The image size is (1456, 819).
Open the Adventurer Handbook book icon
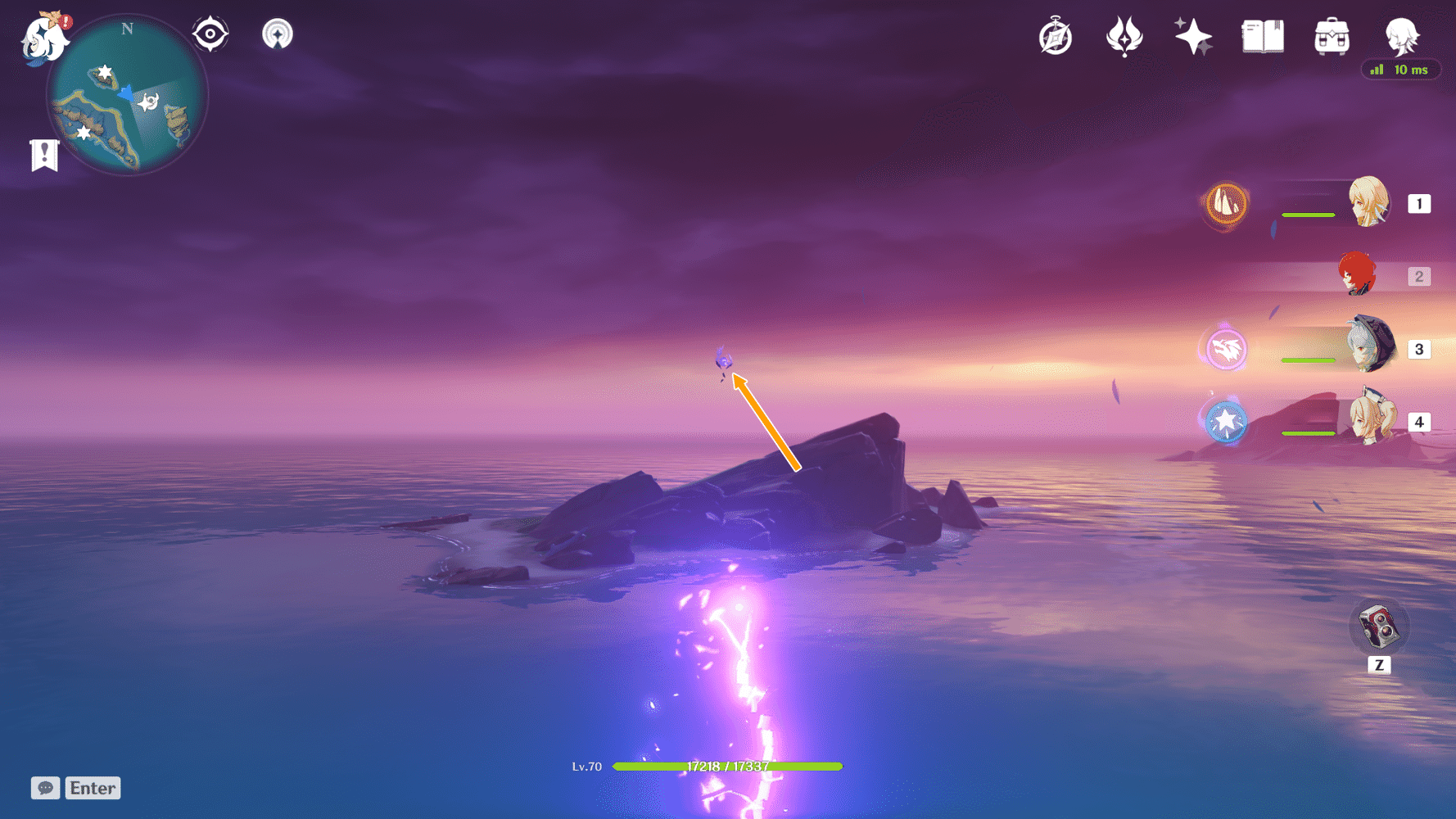pos(1262,36)
